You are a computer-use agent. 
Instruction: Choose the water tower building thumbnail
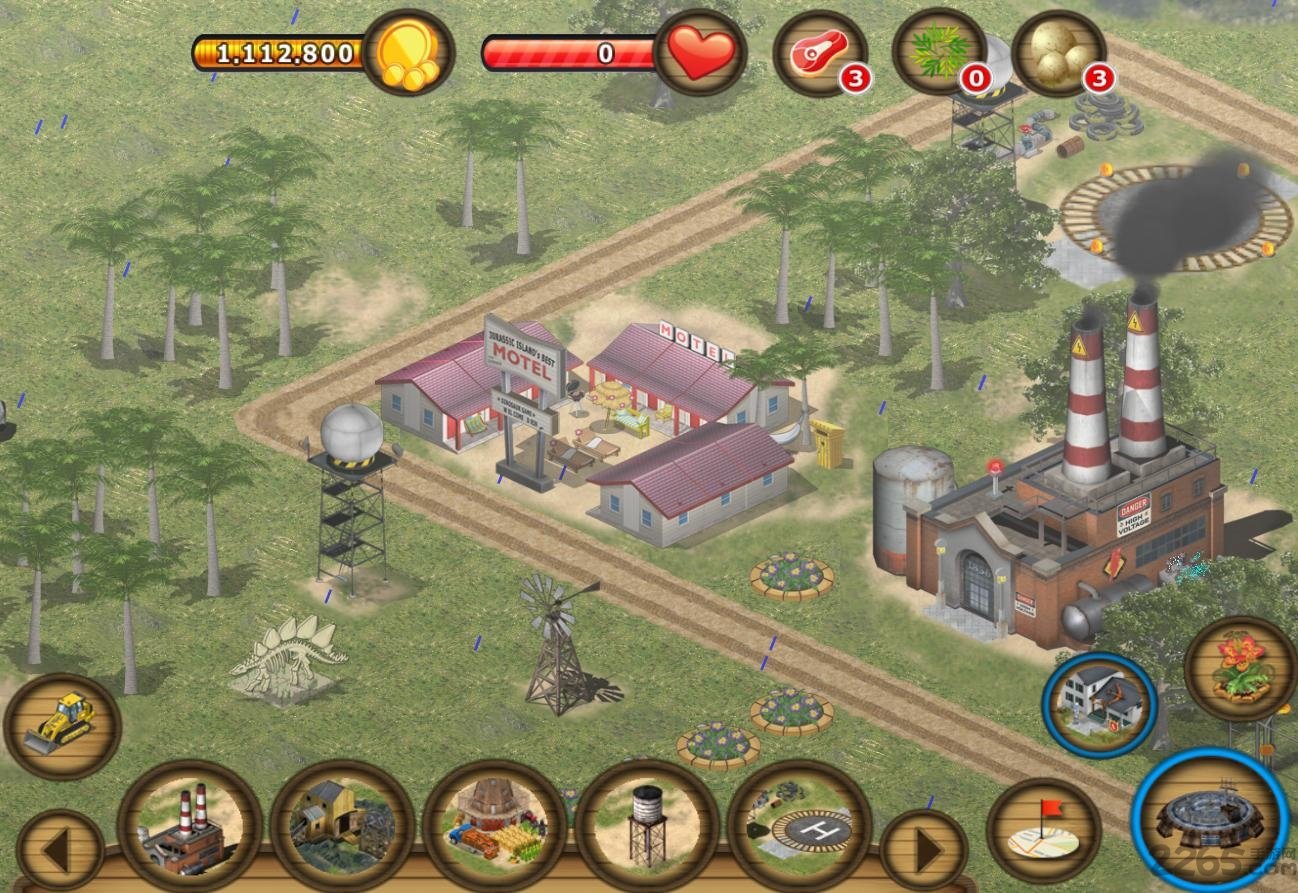click(x=647, y=826)
